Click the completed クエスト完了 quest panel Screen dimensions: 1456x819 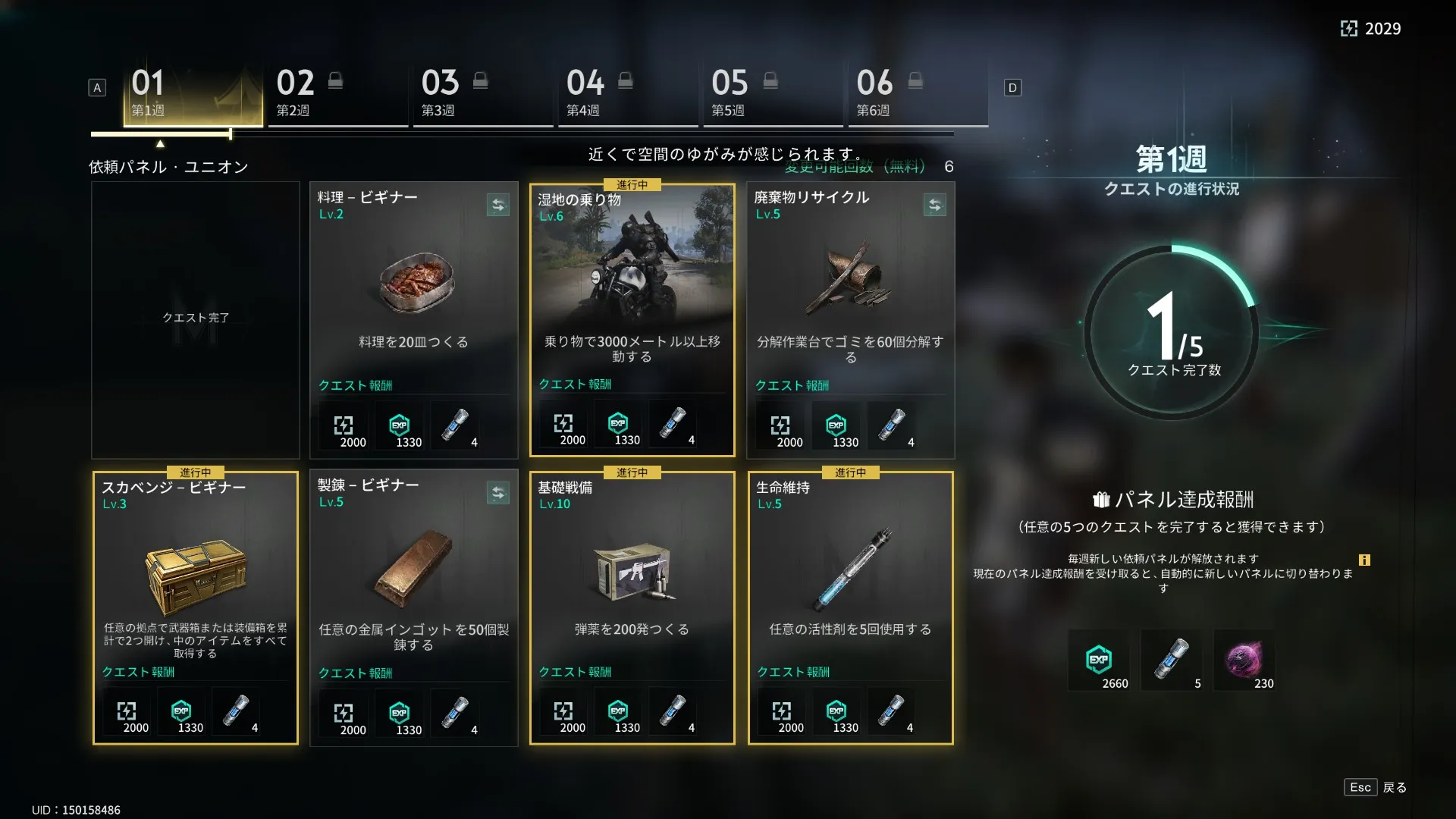(x=195, y=318)
